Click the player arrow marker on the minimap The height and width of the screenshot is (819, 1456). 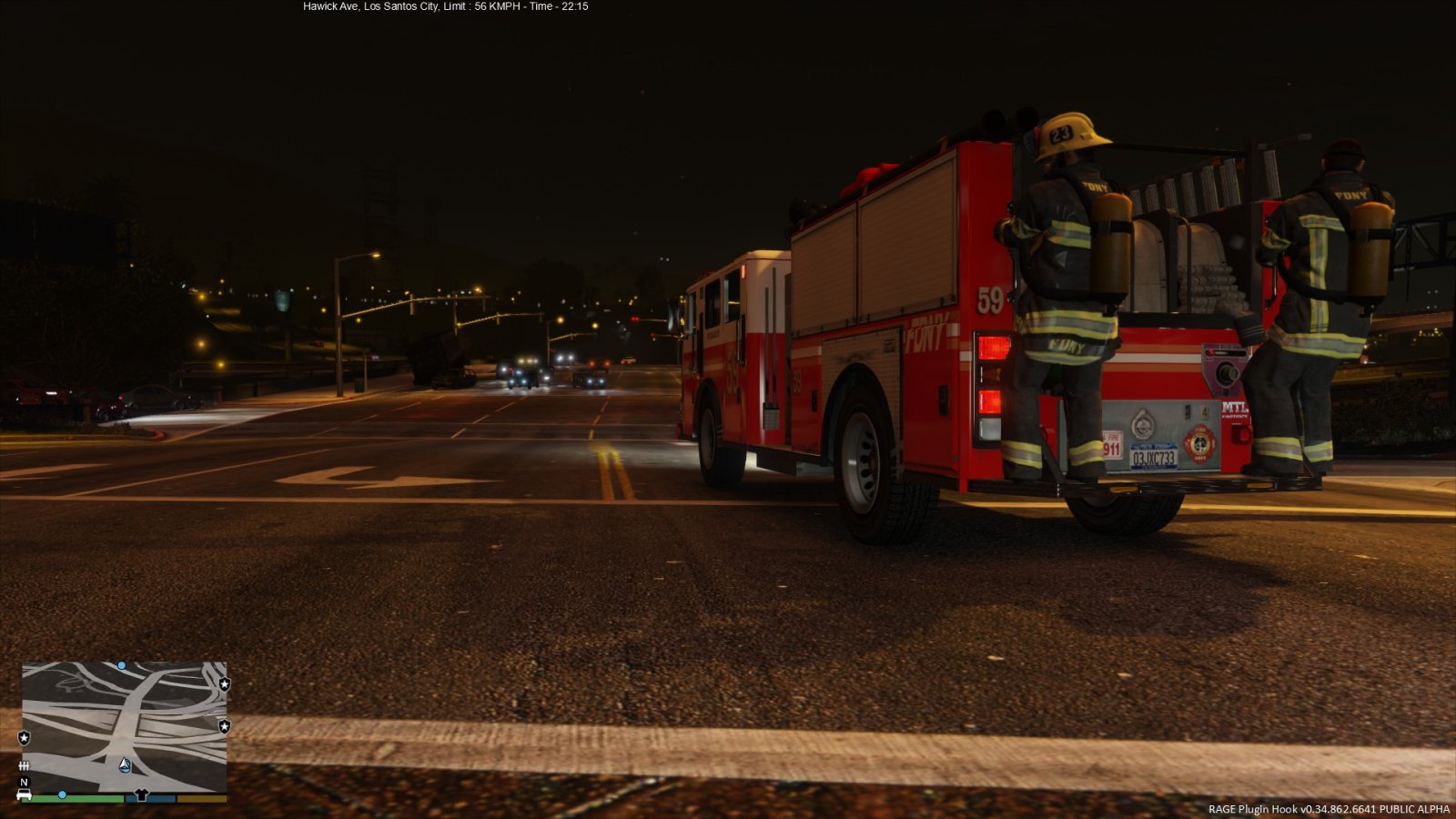125,765
